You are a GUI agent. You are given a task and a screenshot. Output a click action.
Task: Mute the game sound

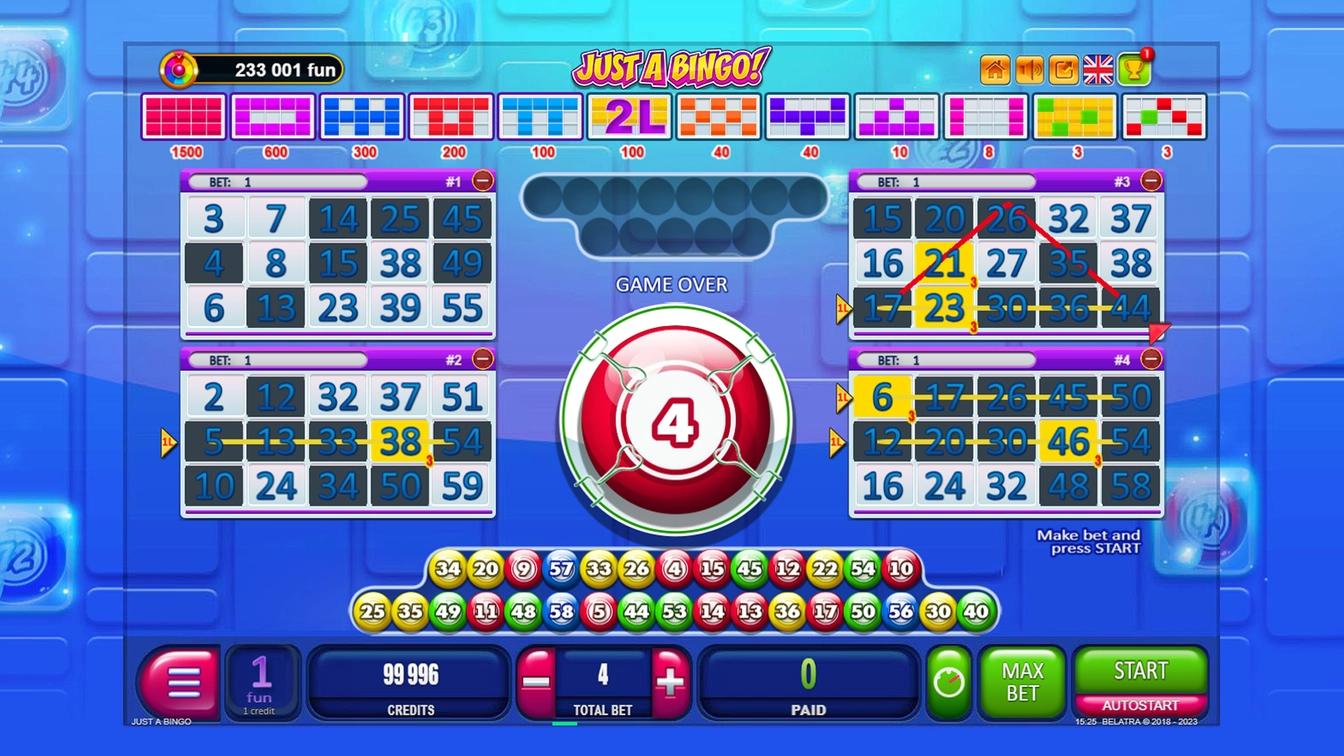pyautogui.click(x=1030, y=70)
